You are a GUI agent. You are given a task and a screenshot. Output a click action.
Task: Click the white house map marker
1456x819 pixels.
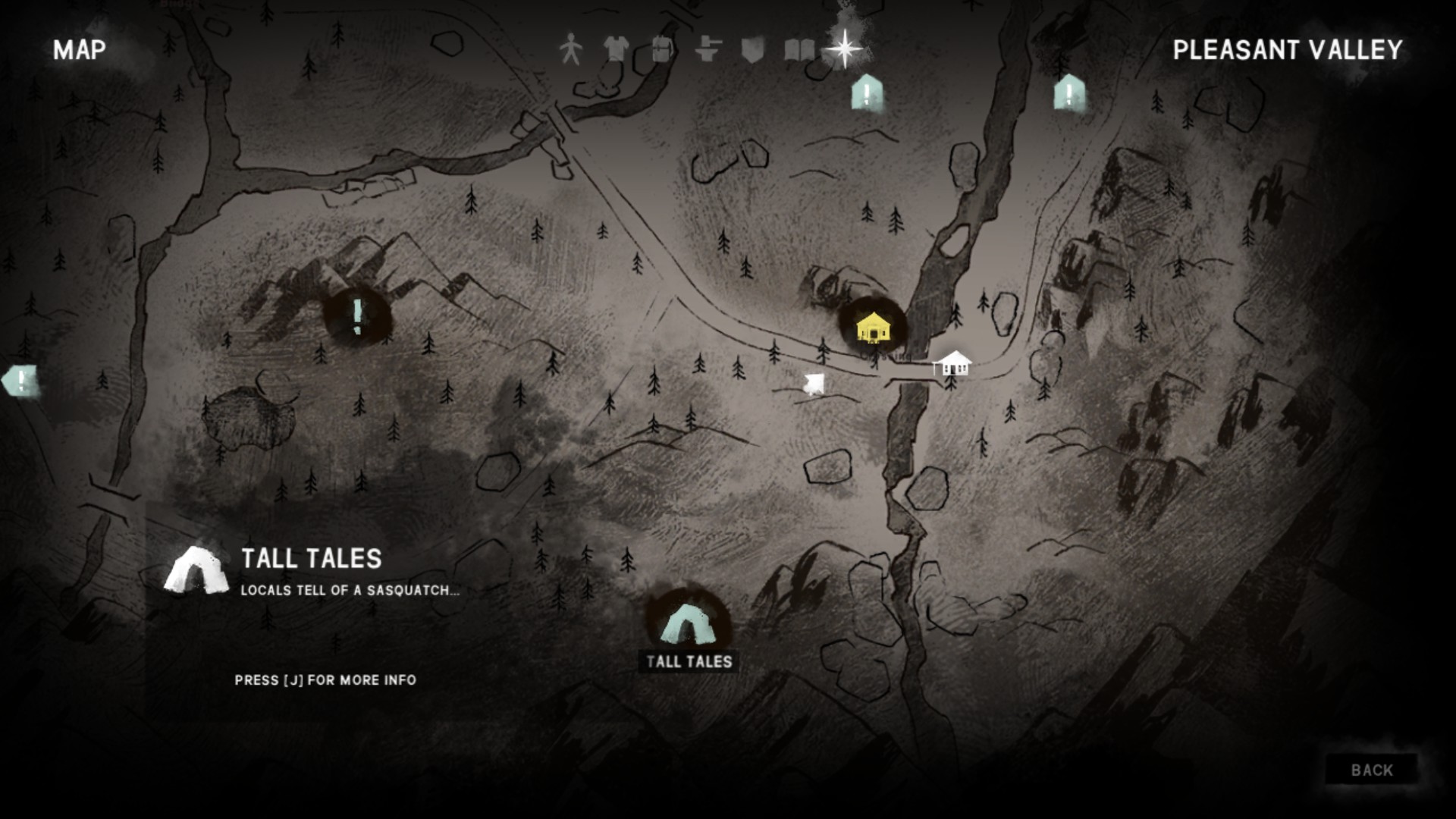pos(952,365)
